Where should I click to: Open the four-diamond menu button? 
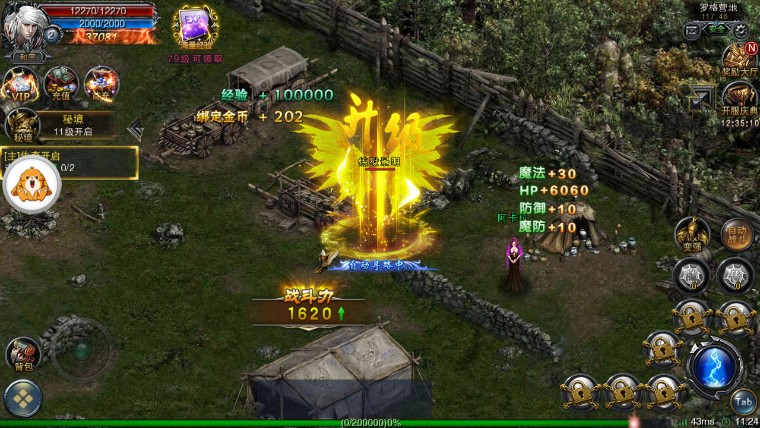(23, 399)
